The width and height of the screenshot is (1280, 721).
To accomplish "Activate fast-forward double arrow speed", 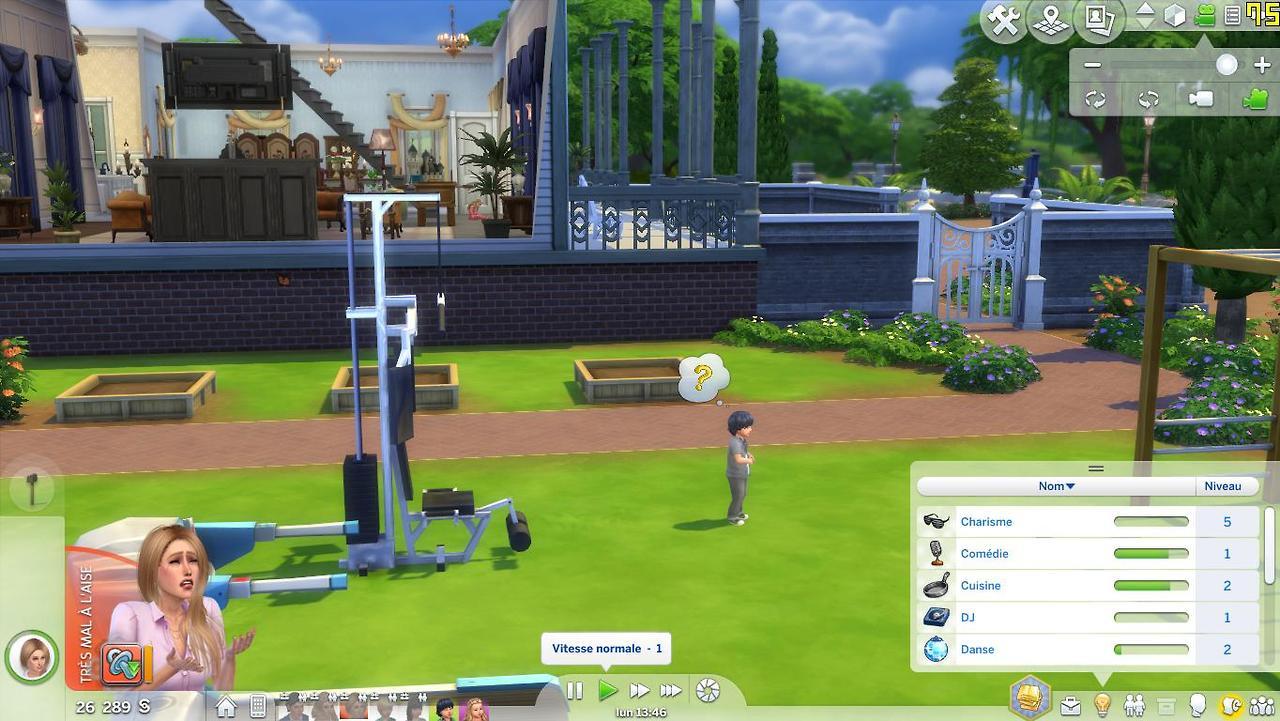I will pos(639,690).
